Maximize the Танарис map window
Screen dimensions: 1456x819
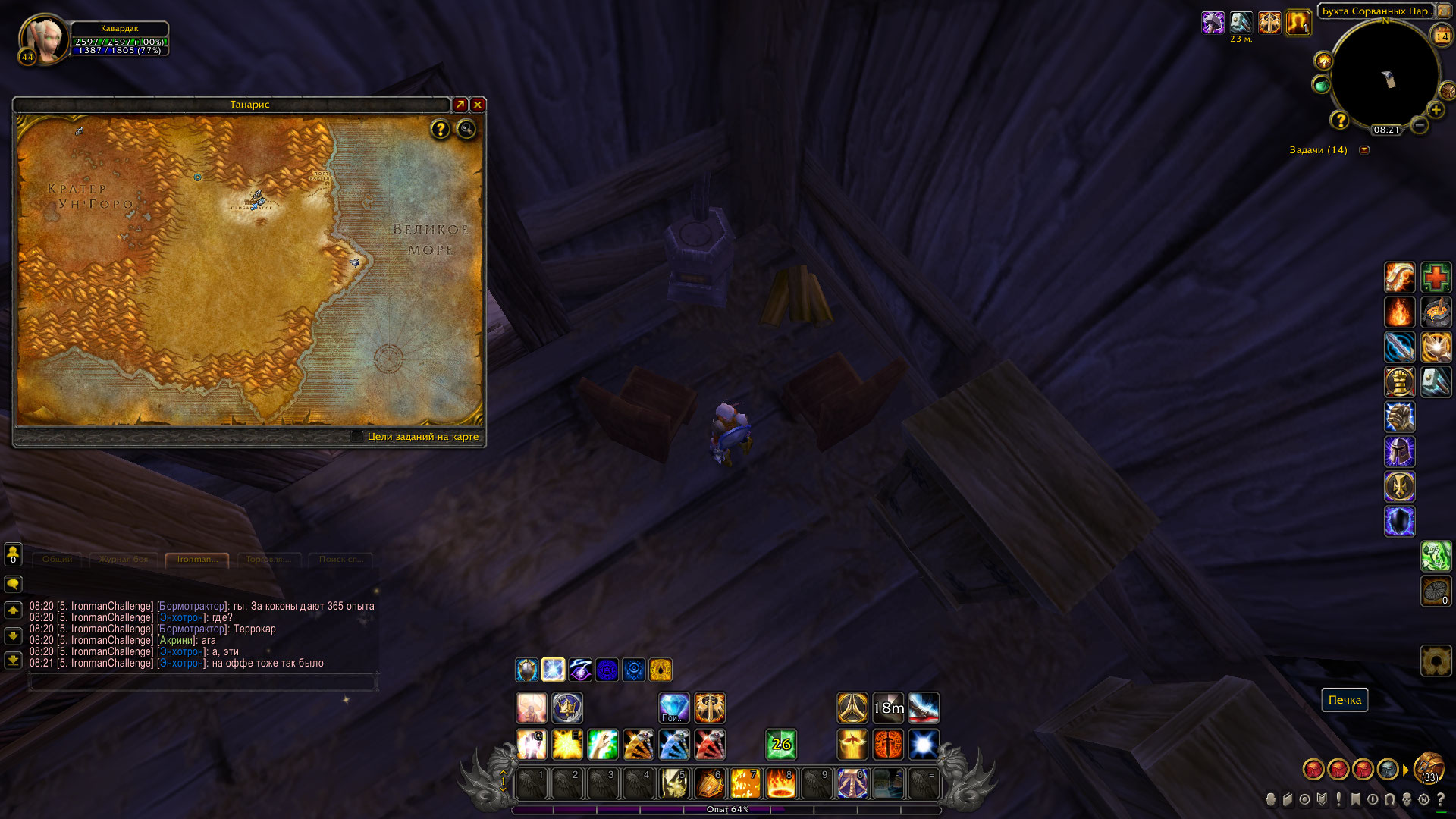tap(460, 105)
